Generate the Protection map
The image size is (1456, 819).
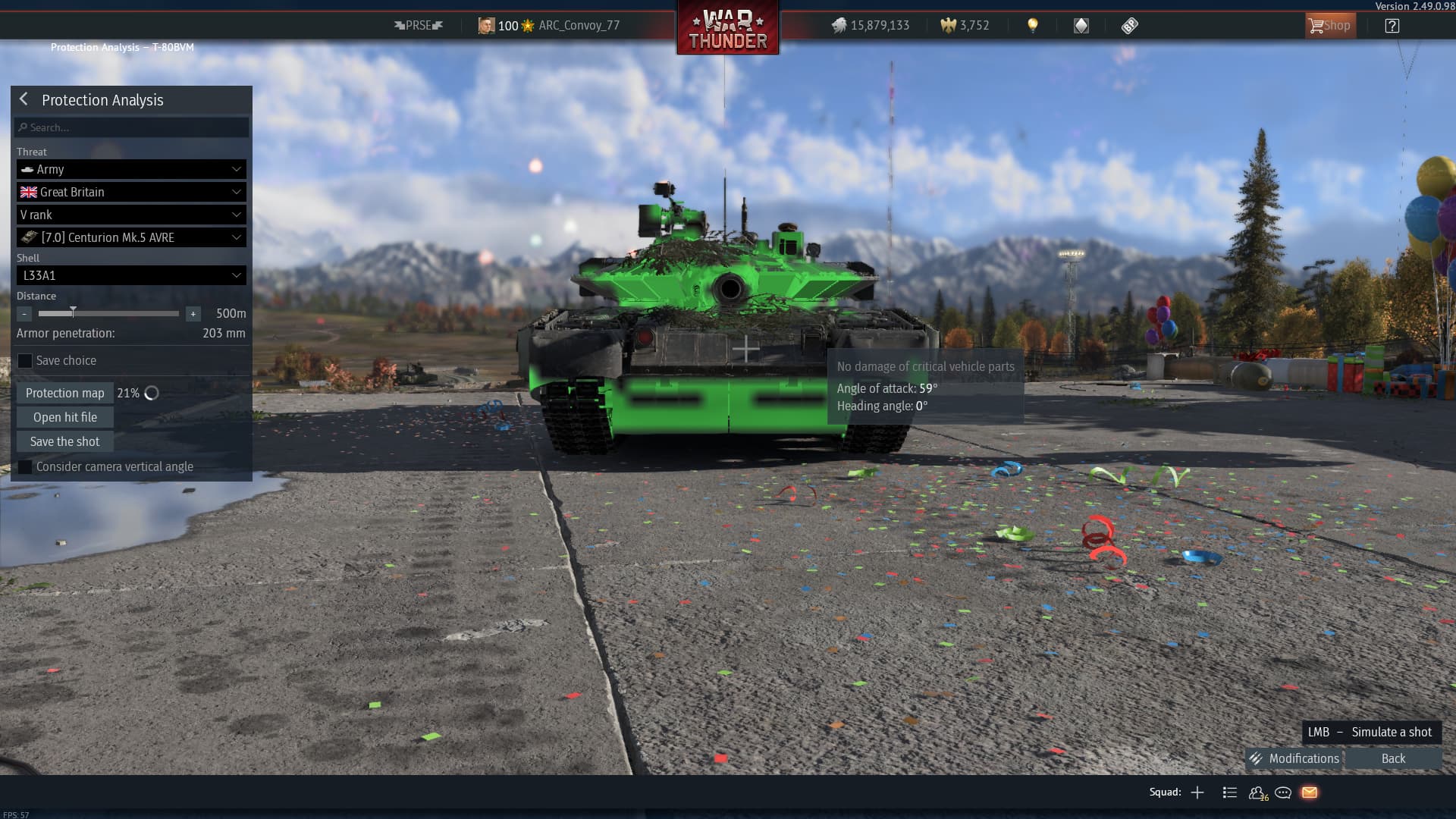click(x=65, y=393)
